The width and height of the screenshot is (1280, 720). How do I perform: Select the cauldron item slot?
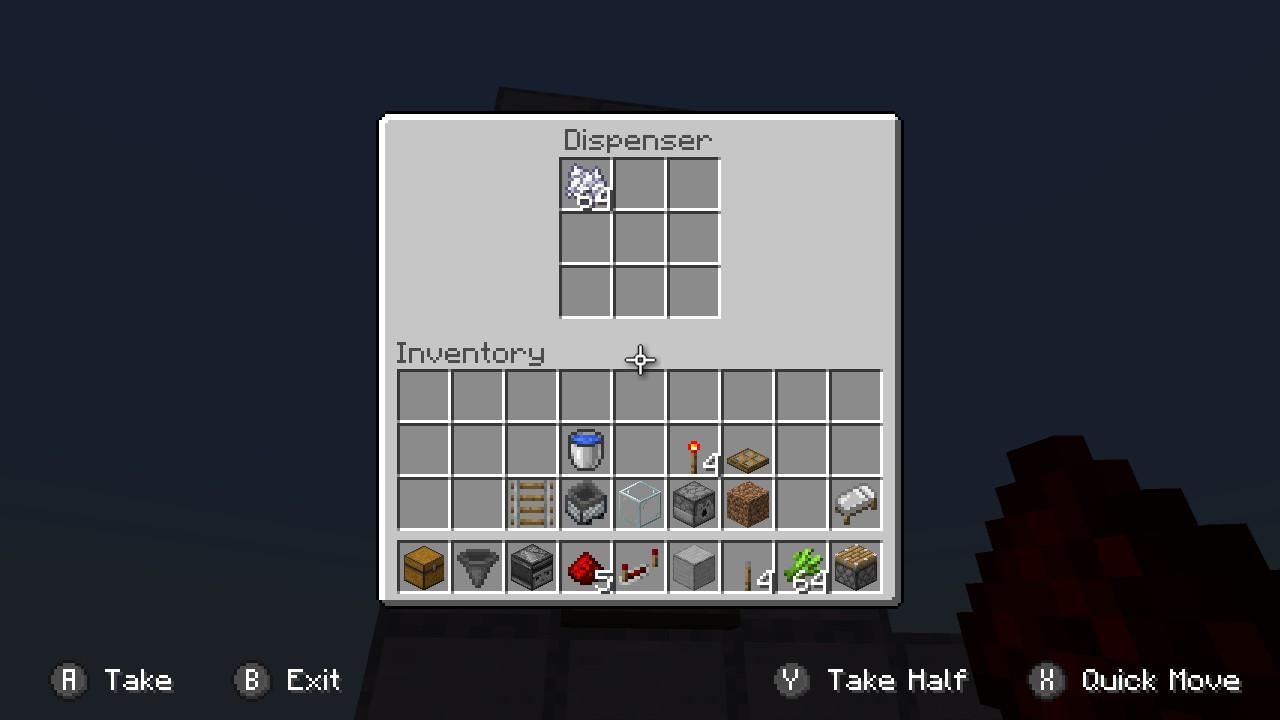click(586, 504)
